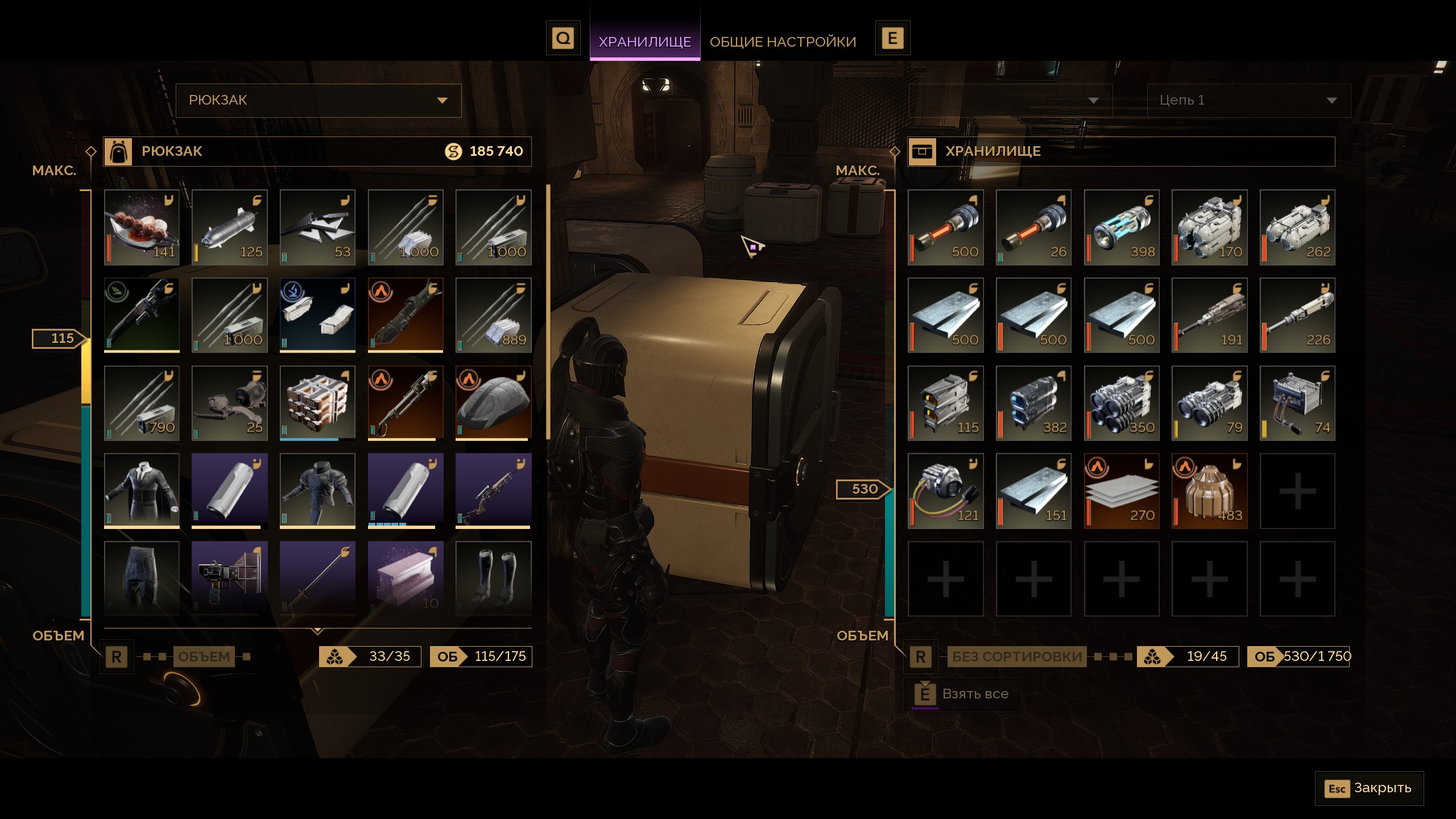Choose the storage item stack of 226
Screen dimensions: 1456x819
pyautogui.click(x=1297, y=315)
